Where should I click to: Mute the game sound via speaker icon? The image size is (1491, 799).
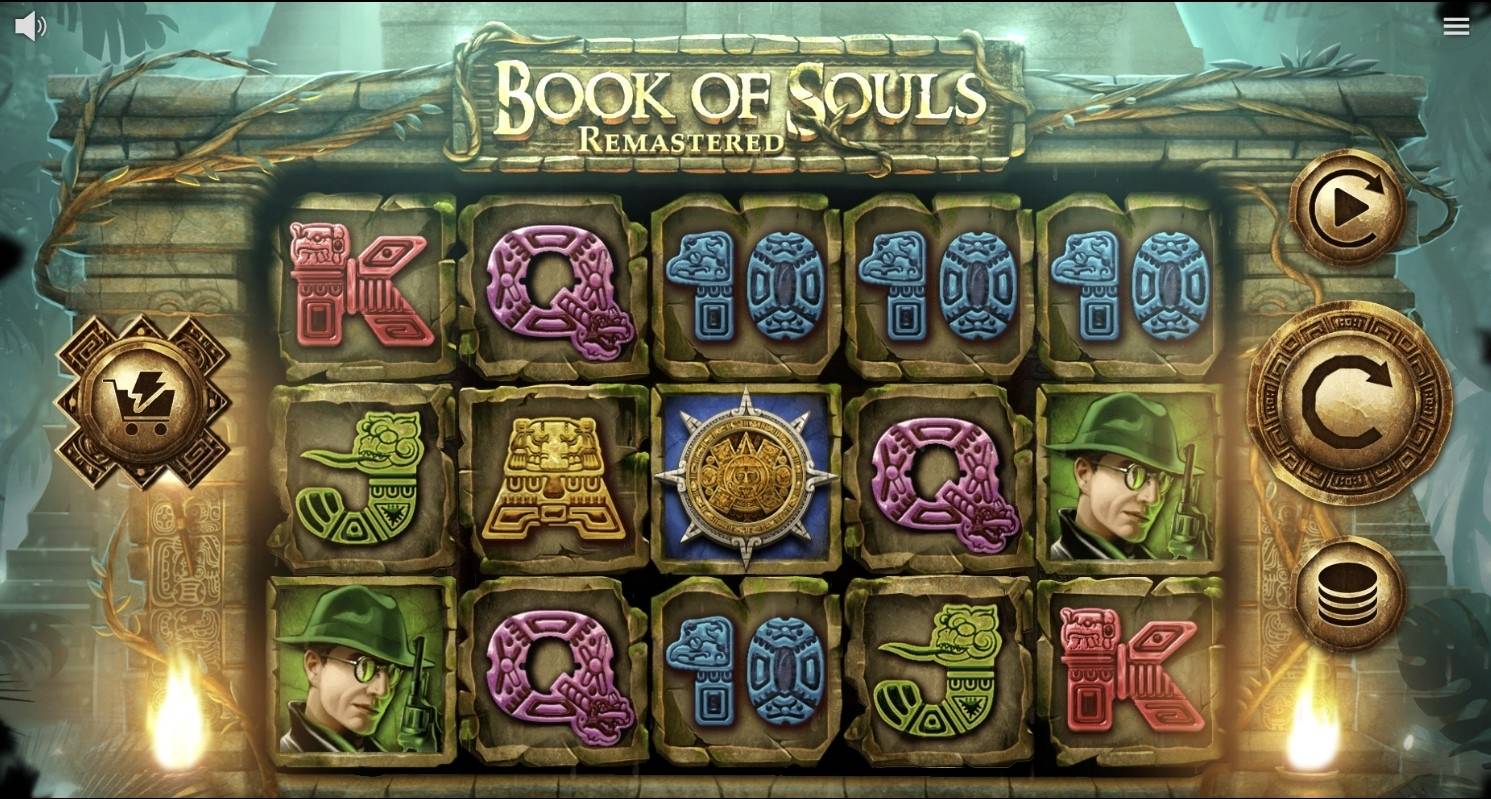(x=30, y=25)
